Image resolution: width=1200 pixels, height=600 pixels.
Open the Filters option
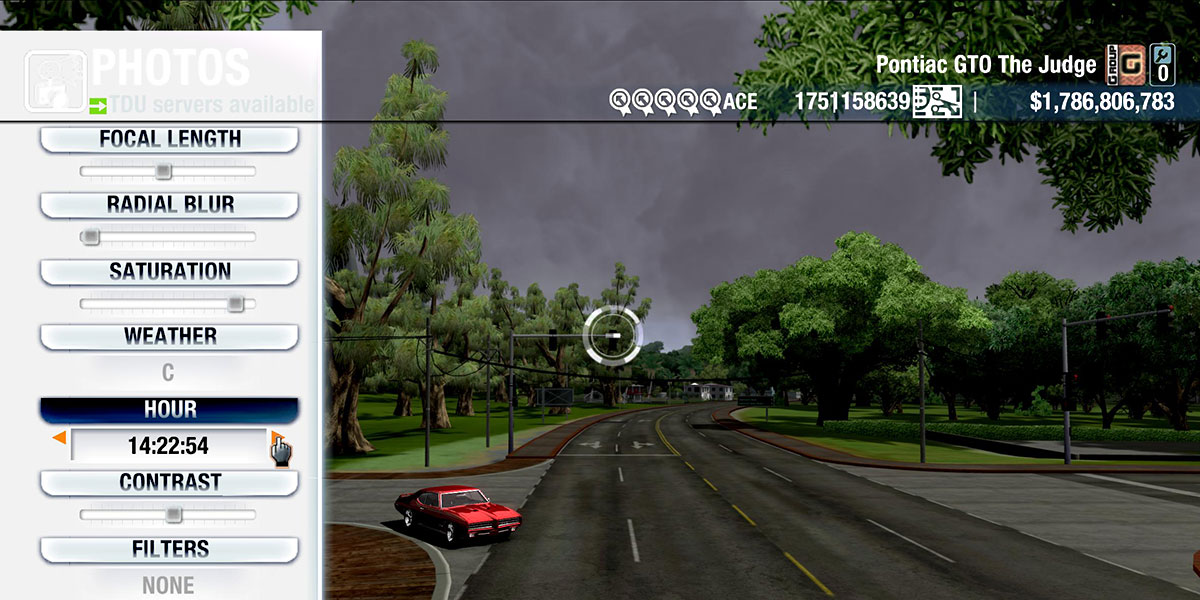(169, 549)
